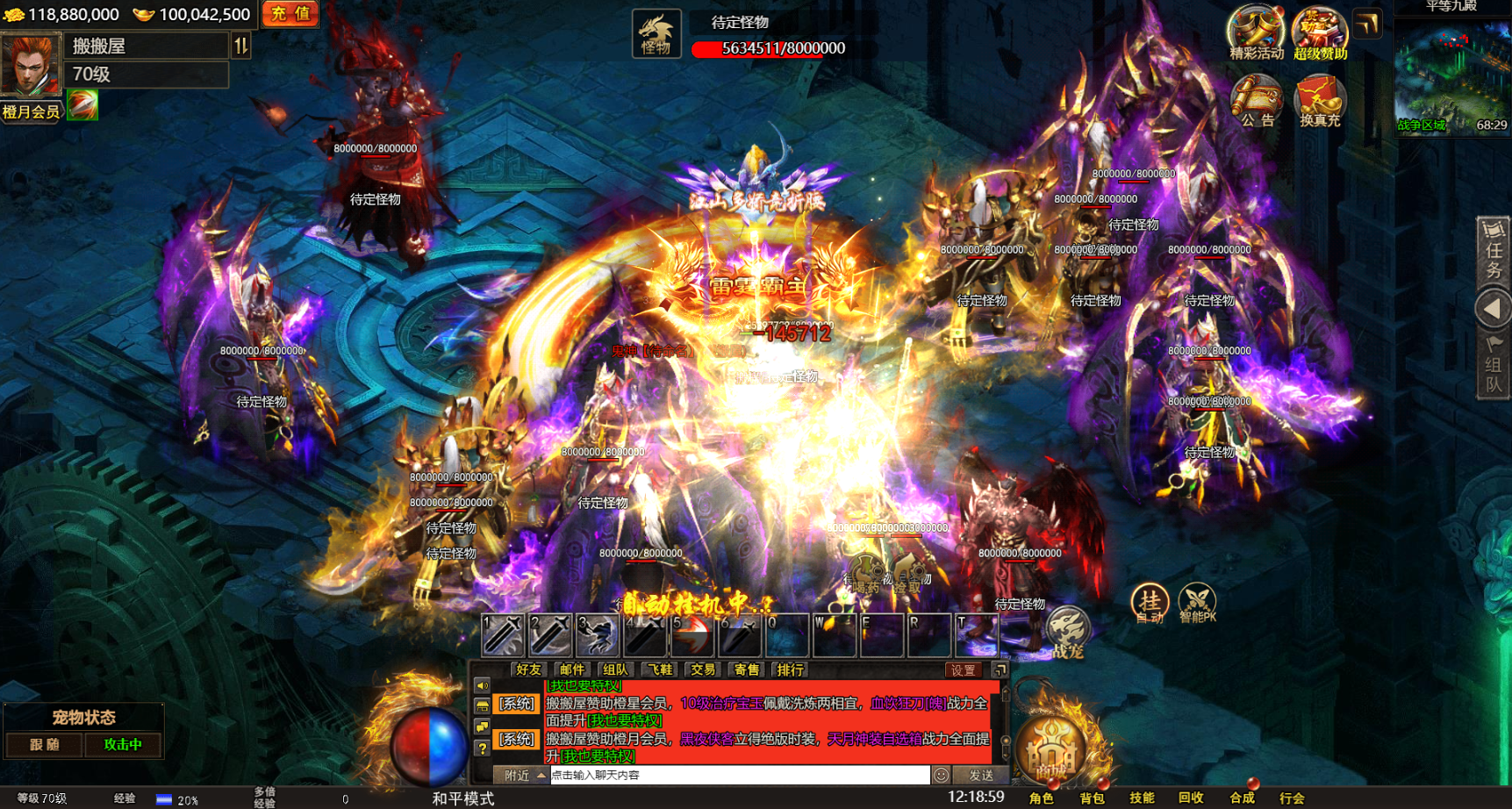Click the minimap in the corner

[1451, 76]
